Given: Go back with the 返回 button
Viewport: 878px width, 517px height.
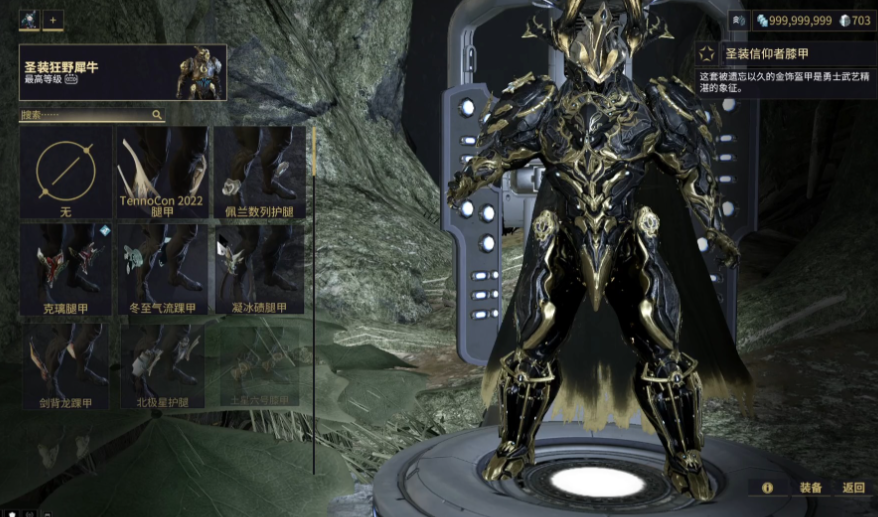Looking at the screenshot, I should 853,488.
